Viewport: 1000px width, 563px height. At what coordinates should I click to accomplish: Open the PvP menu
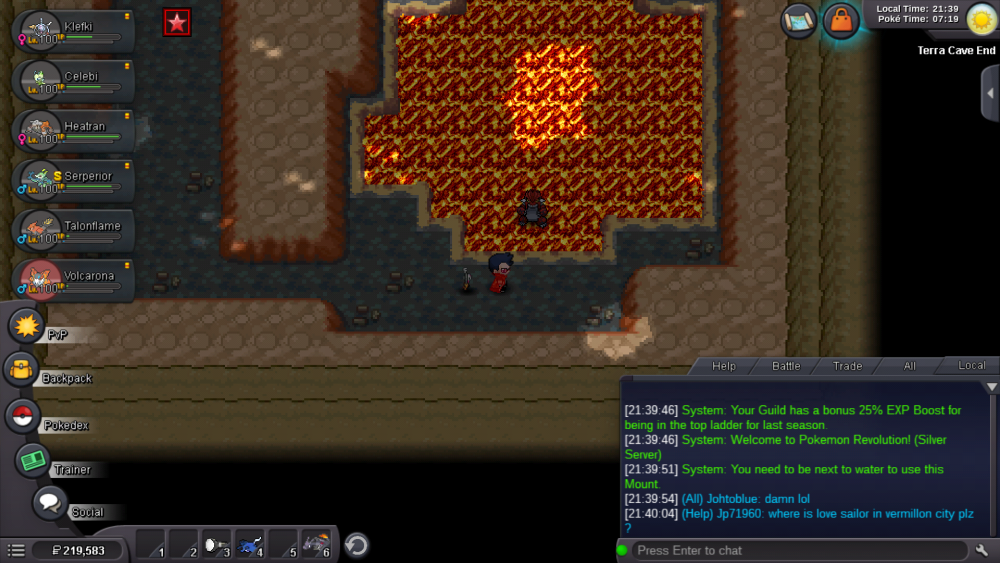click(x=26, y=326)
